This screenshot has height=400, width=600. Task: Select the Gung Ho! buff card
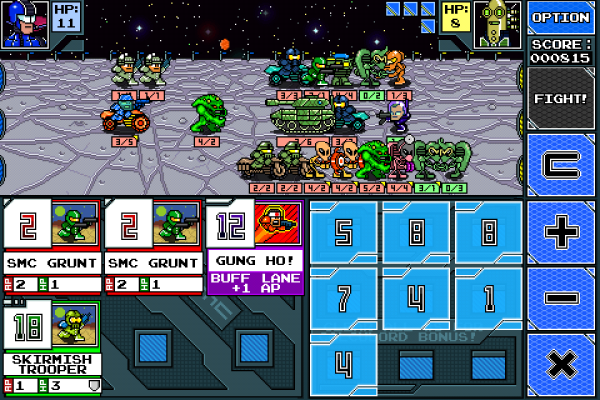pyautogui.click(x=254, y=246)
